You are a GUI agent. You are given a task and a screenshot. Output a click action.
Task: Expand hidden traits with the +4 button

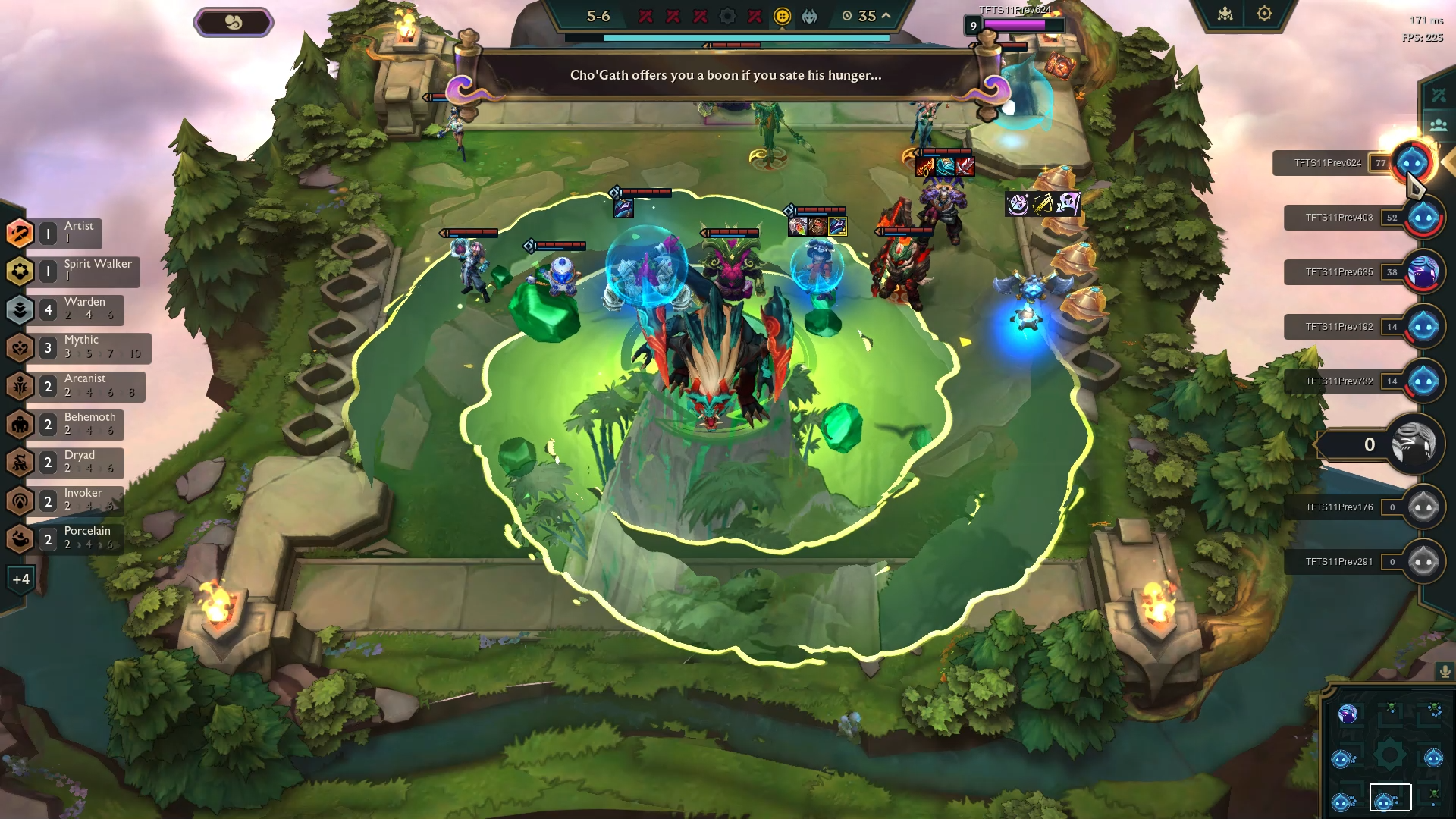click(22, 579)
